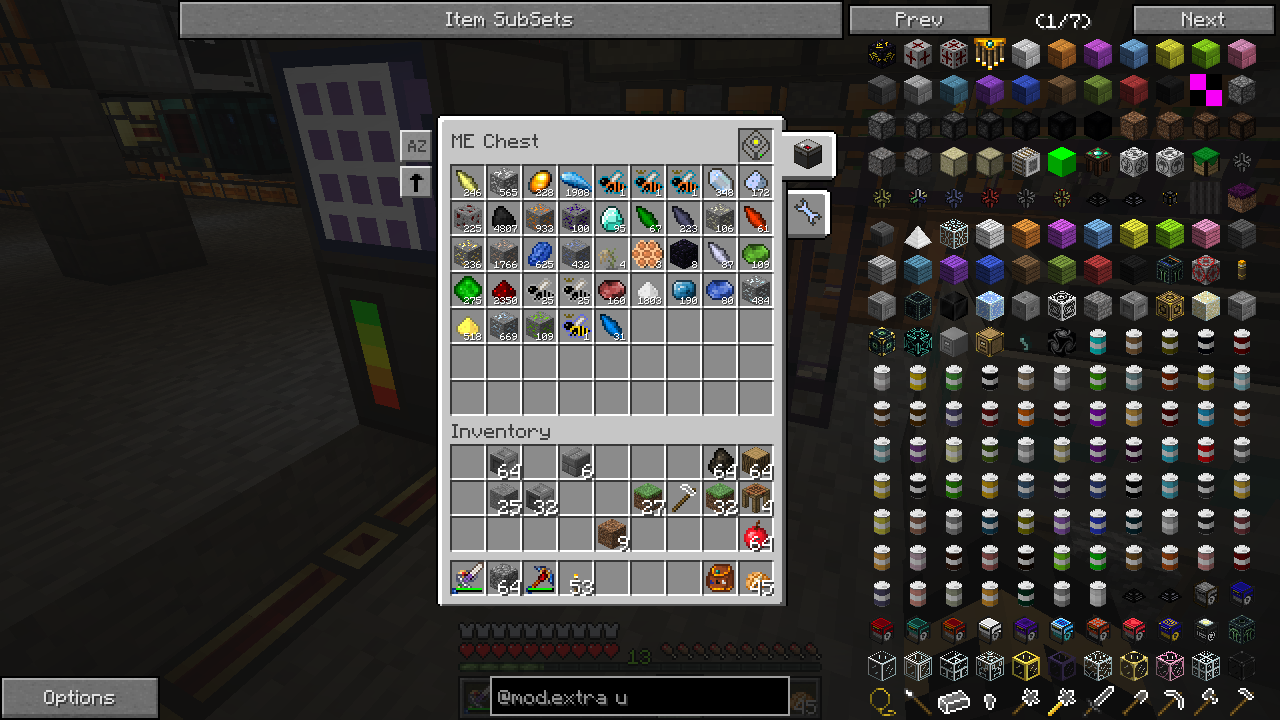Go to the Prev item page

(919, 19)
